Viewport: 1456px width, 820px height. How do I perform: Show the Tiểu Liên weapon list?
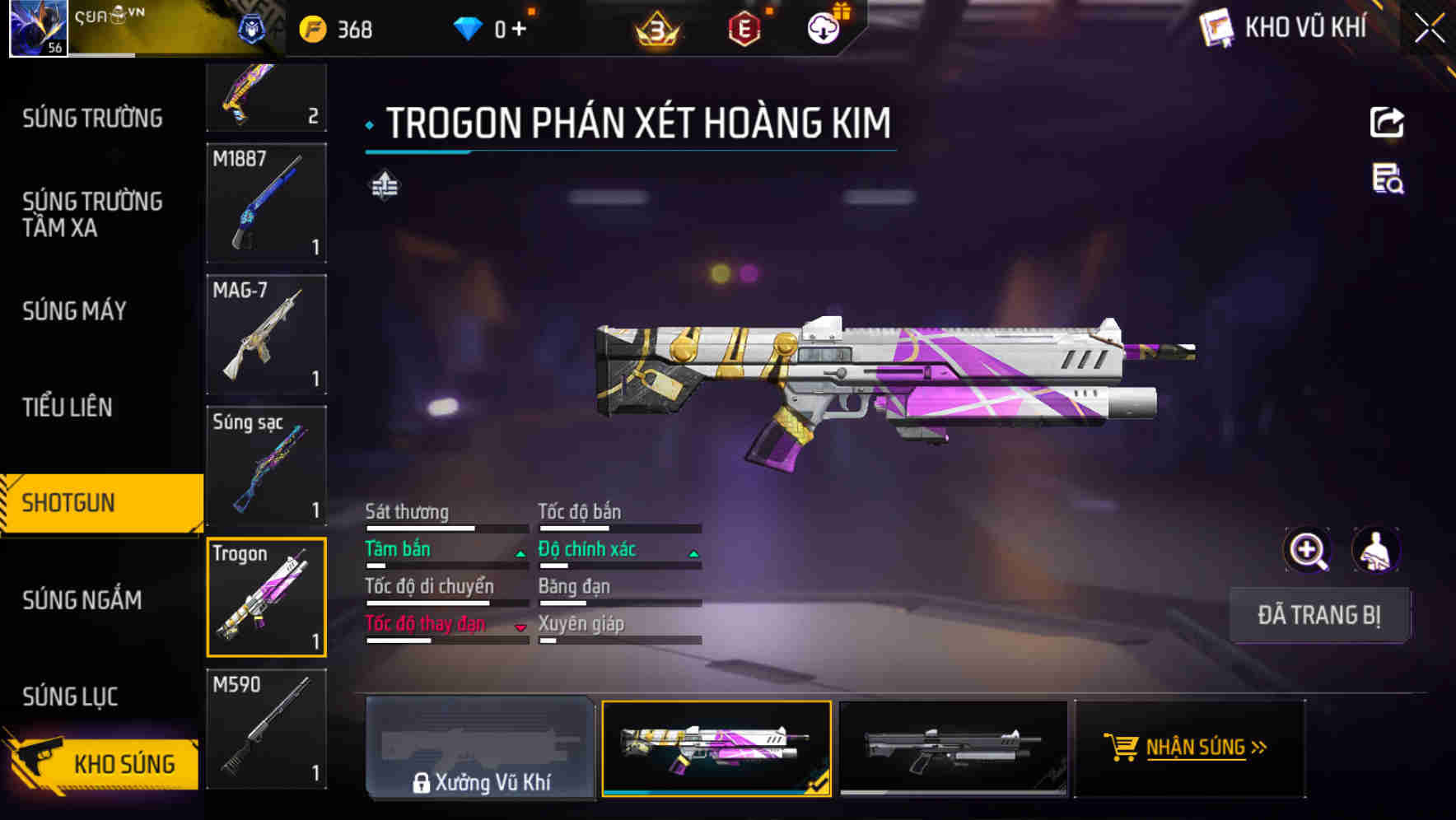[68, 407]
